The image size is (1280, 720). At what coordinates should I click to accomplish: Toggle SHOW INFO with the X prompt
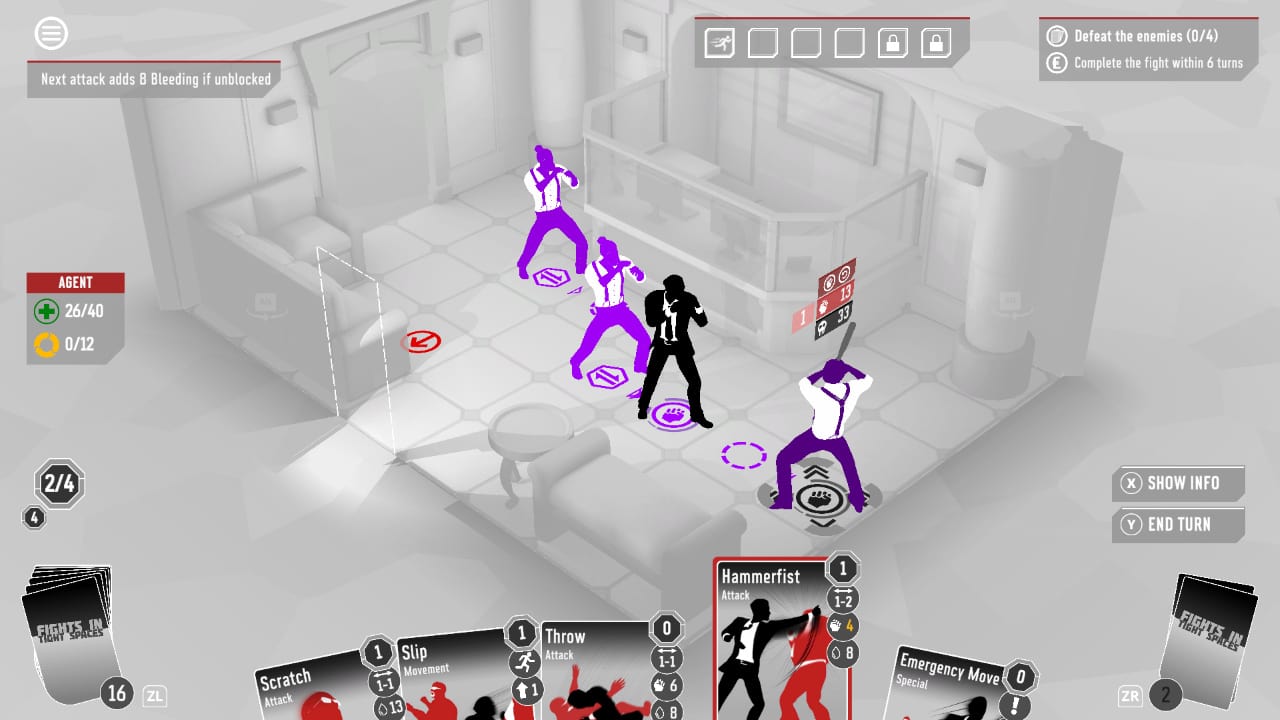coord(1178,483)
